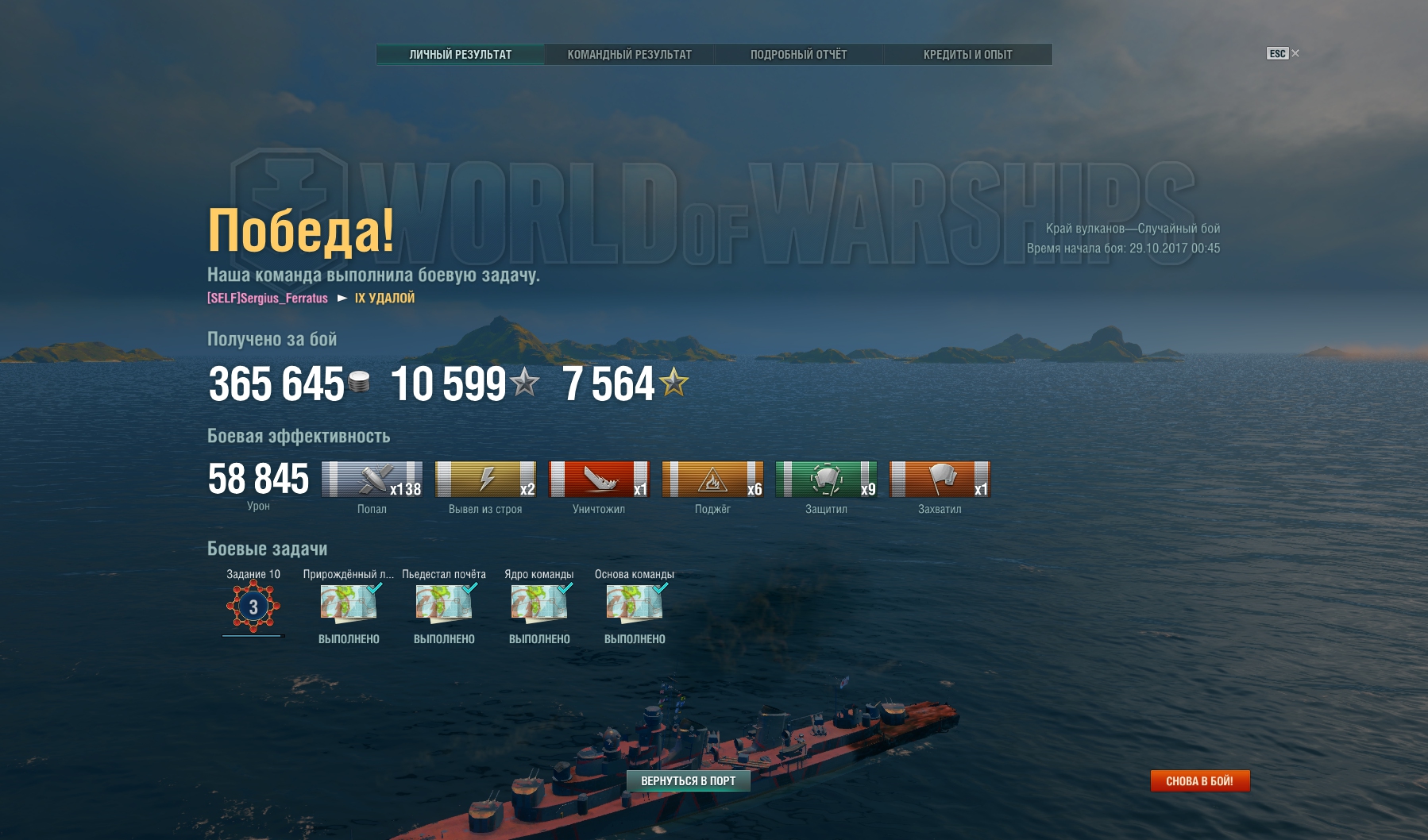Screen dimensions: 1428x840
Task: Select the Пьедестал почёта completed task
Action: pyautogui.click(x=444, y=603)
